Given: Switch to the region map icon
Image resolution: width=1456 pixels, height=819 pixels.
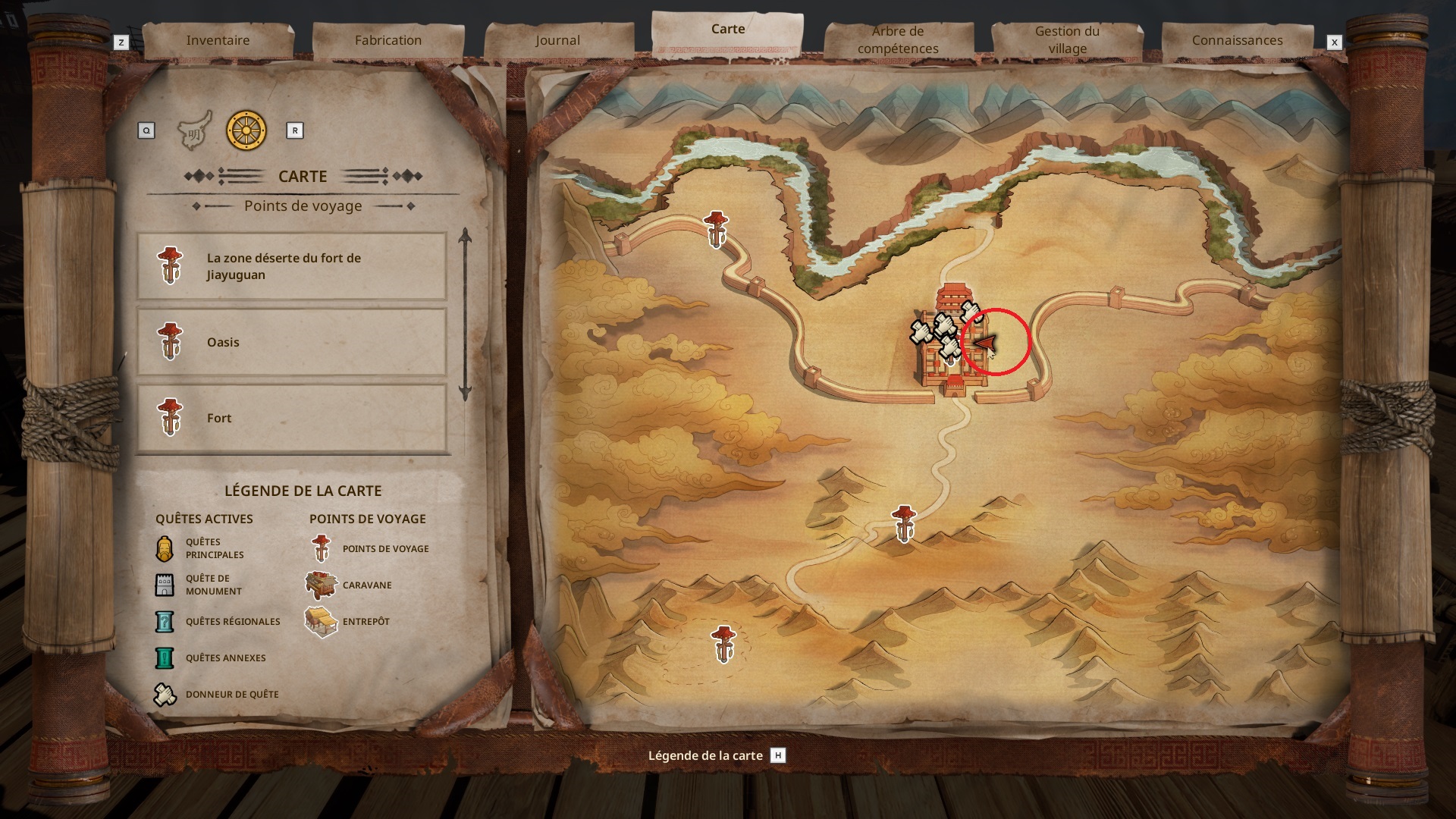Looking at the screenshot, I should point(194,131).
